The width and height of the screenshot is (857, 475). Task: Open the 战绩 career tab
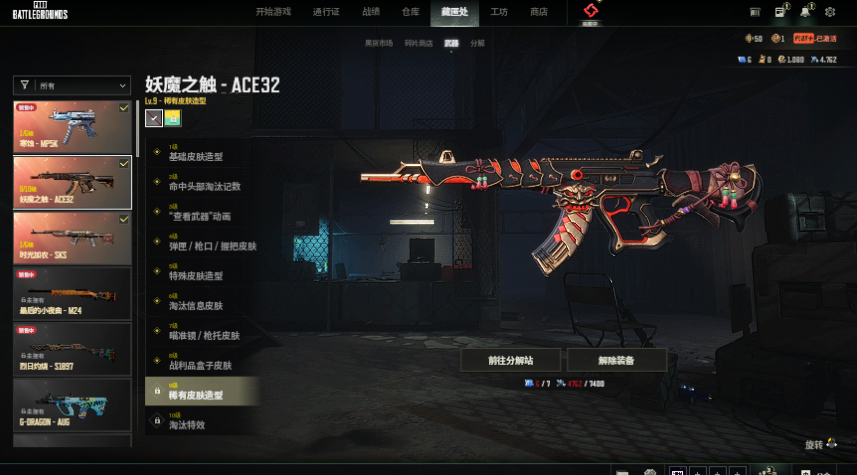pos(371,12)
